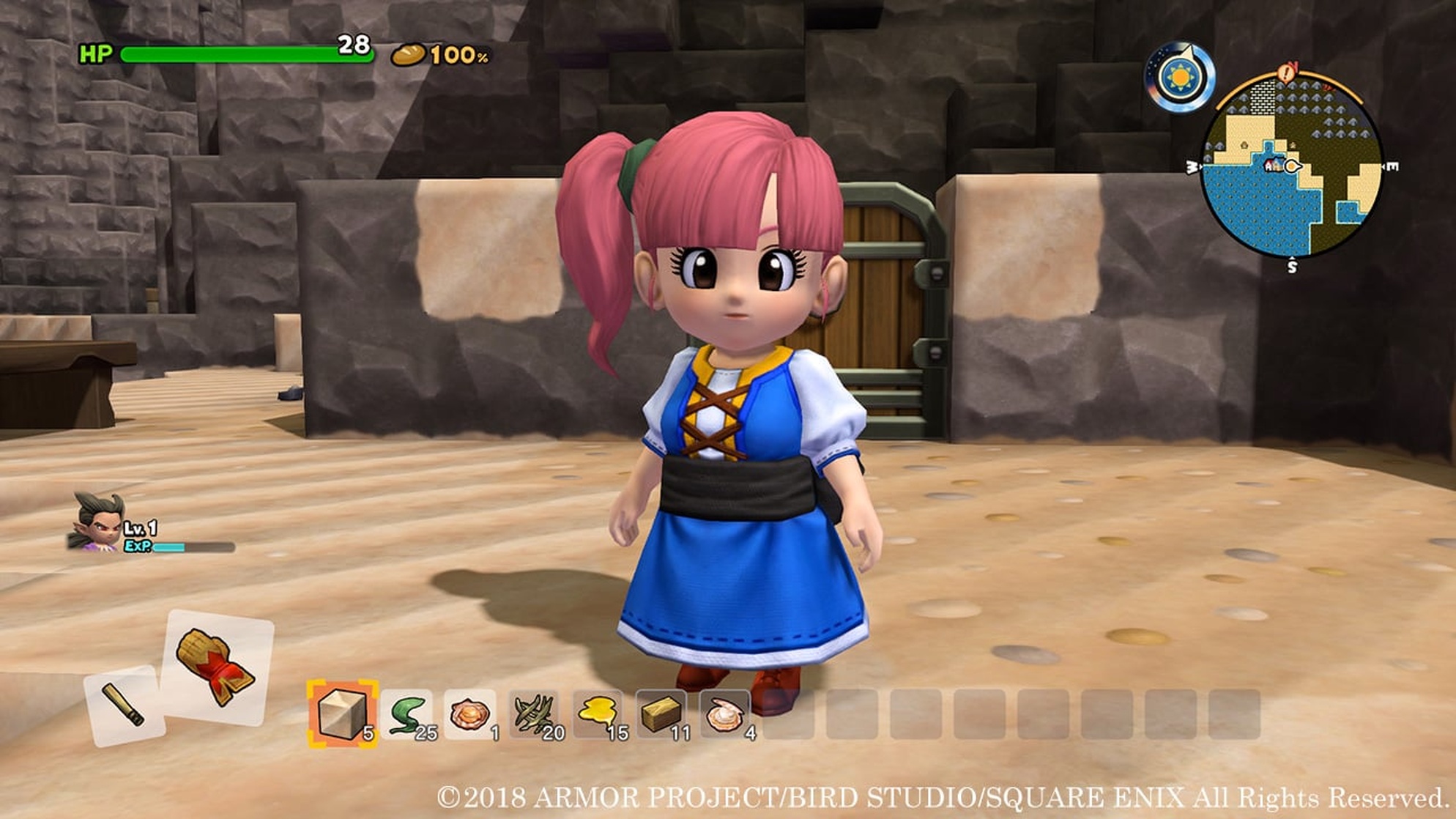Click the bread icon next to 100%
This screenshot has height=819, width=1456.
[x=407, y=55]
